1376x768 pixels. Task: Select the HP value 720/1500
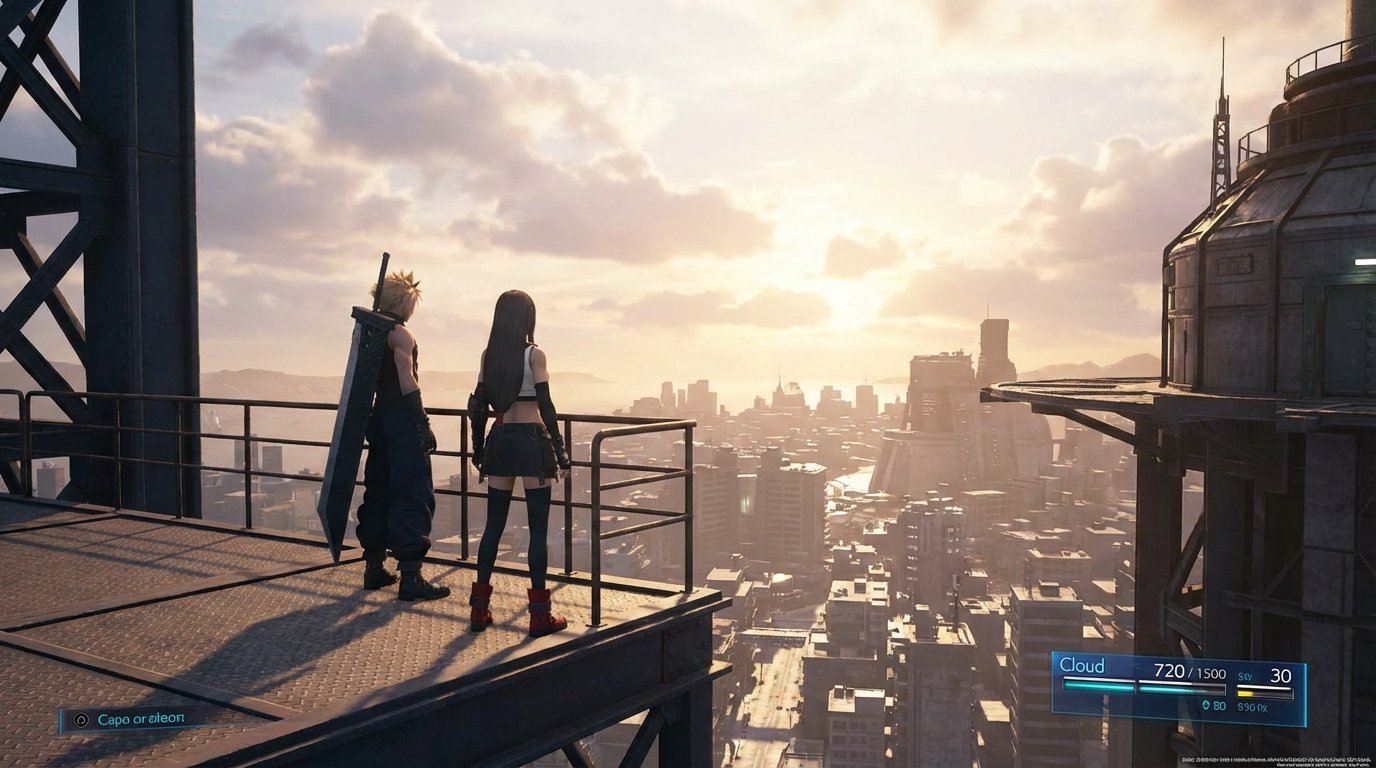(1190, 672)
